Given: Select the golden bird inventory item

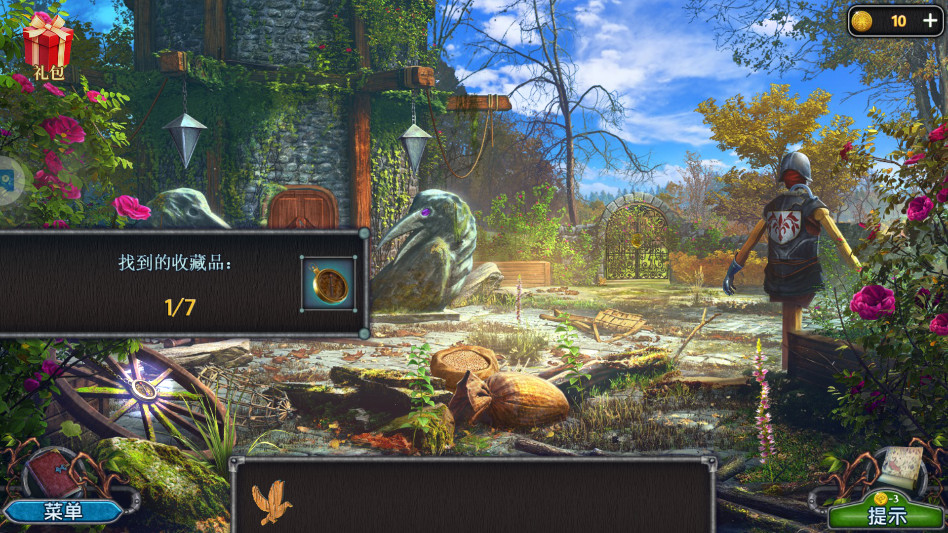Looking at the screenshot, I should click(x=270, y=503).
